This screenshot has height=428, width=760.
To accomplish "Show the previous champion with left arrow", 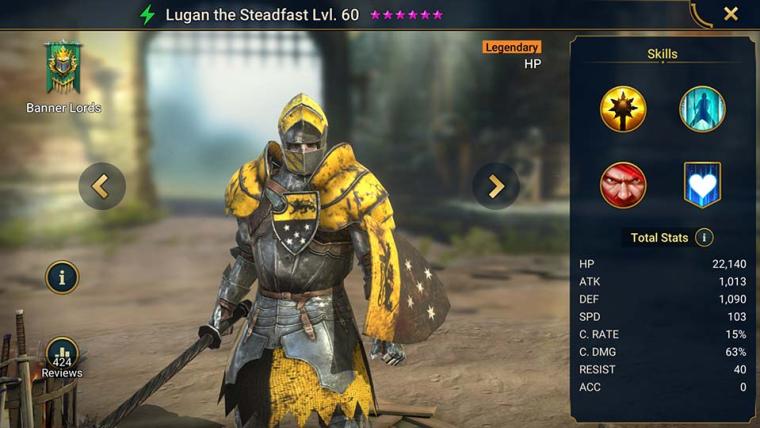I will [101, 185].
